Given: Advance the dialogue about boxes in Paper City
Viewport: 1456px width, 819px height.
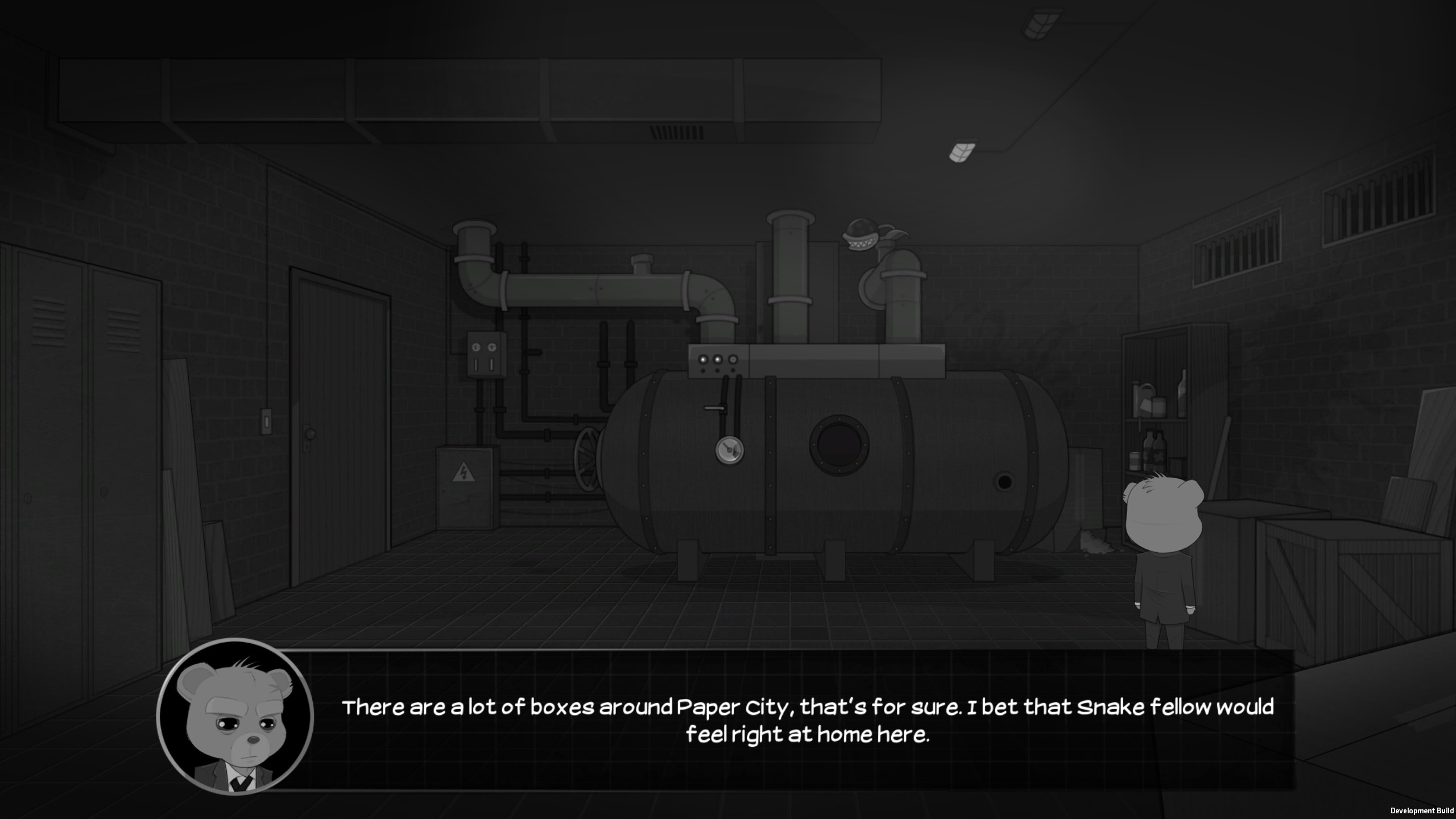Looking at the screenshot, I should point(806,721).
